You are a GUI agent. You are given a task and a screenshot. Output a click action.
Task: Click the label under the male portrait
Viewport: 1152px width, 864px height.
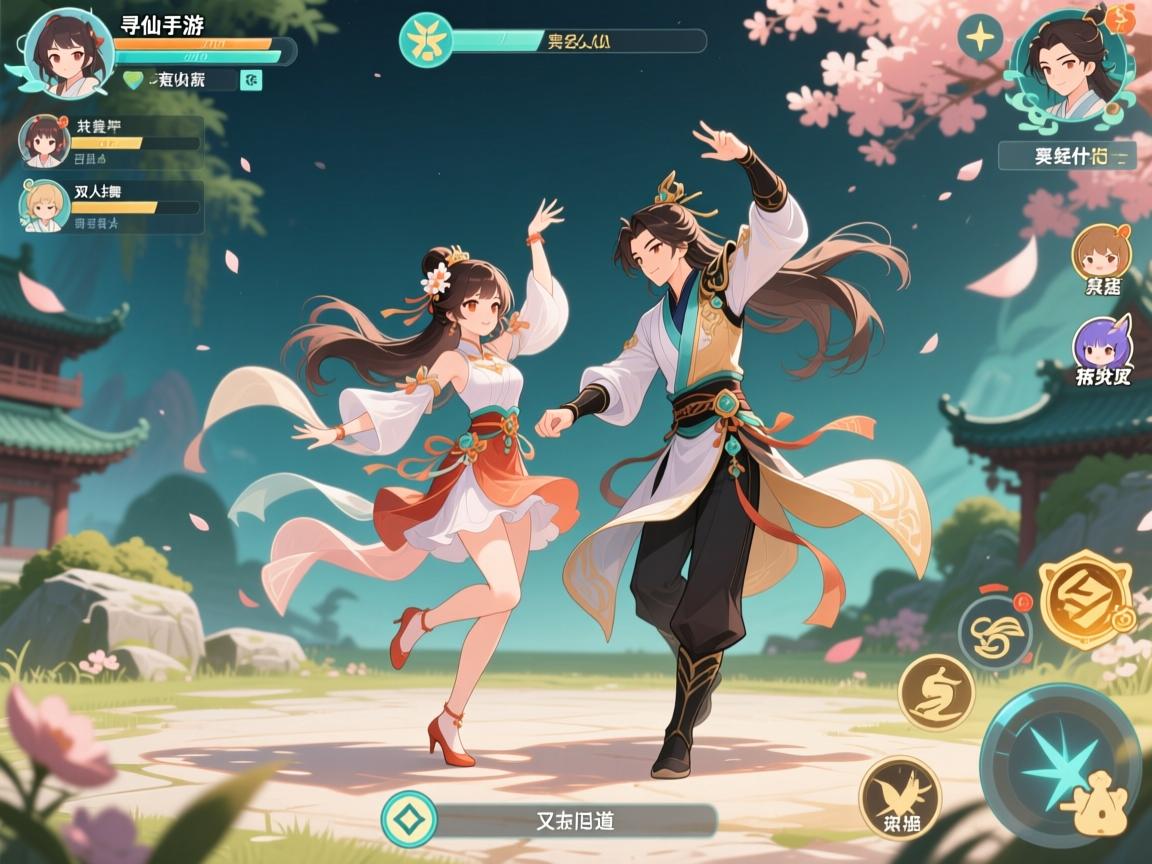[x=1066, y=156]
